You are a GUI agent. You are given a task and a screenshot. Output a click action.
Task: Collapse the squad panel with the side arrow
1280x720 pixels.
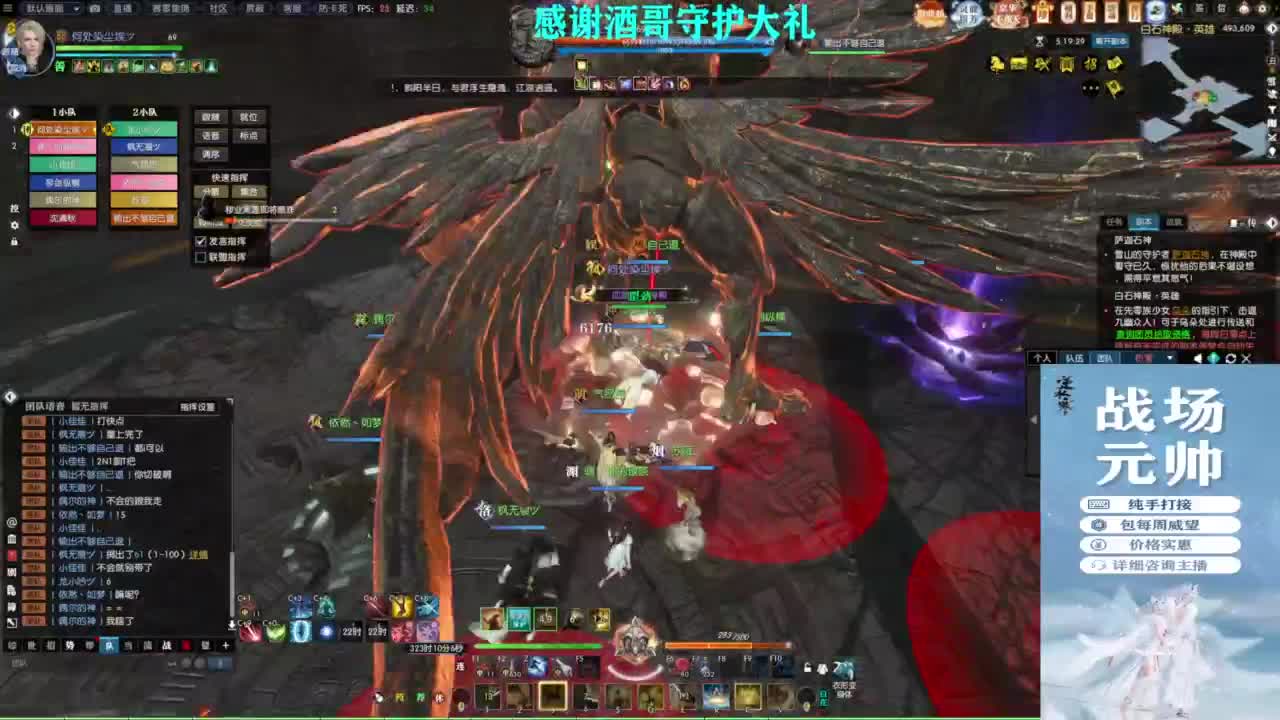pos(12,114)
